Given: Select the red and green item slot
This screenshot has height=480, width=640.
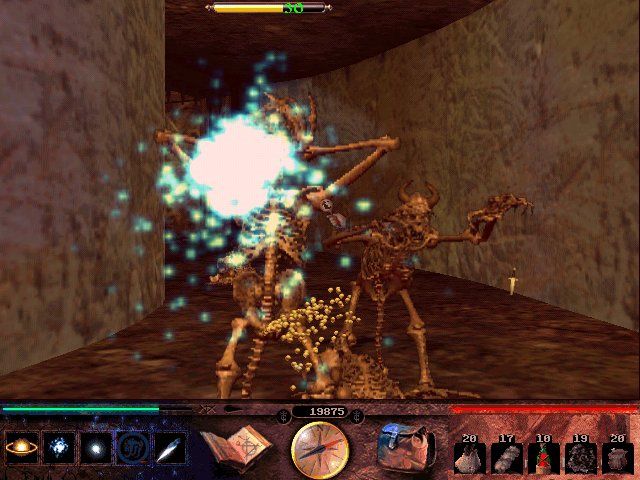Looking at the screenshot, I should click(x=542, y=455).
